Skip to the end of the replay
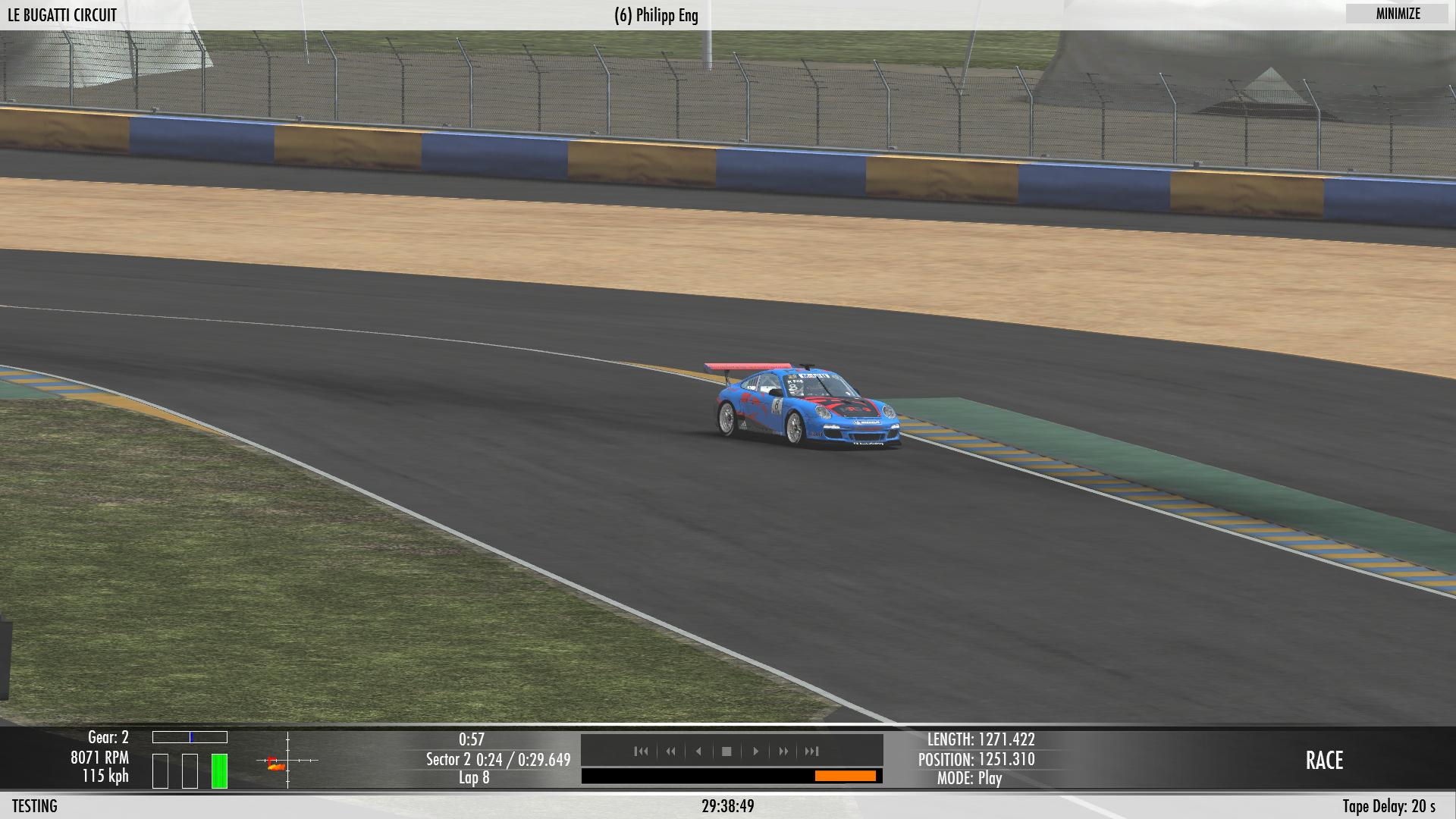Screen dimensions: 1456x819 pos(812,752)
